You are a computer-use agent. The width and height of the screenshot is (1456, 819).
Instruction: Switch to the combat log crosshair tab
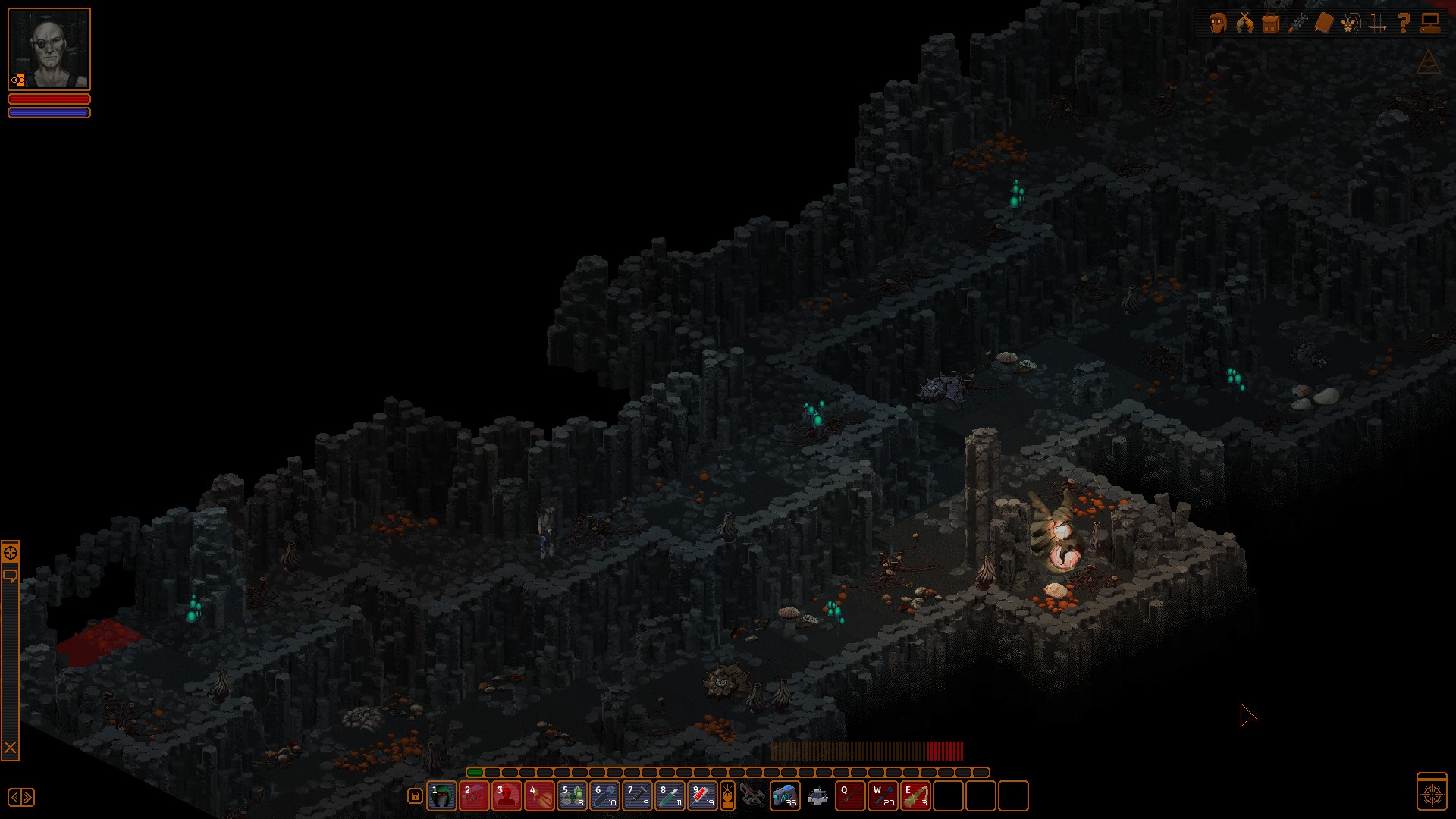tap(10, 552)
